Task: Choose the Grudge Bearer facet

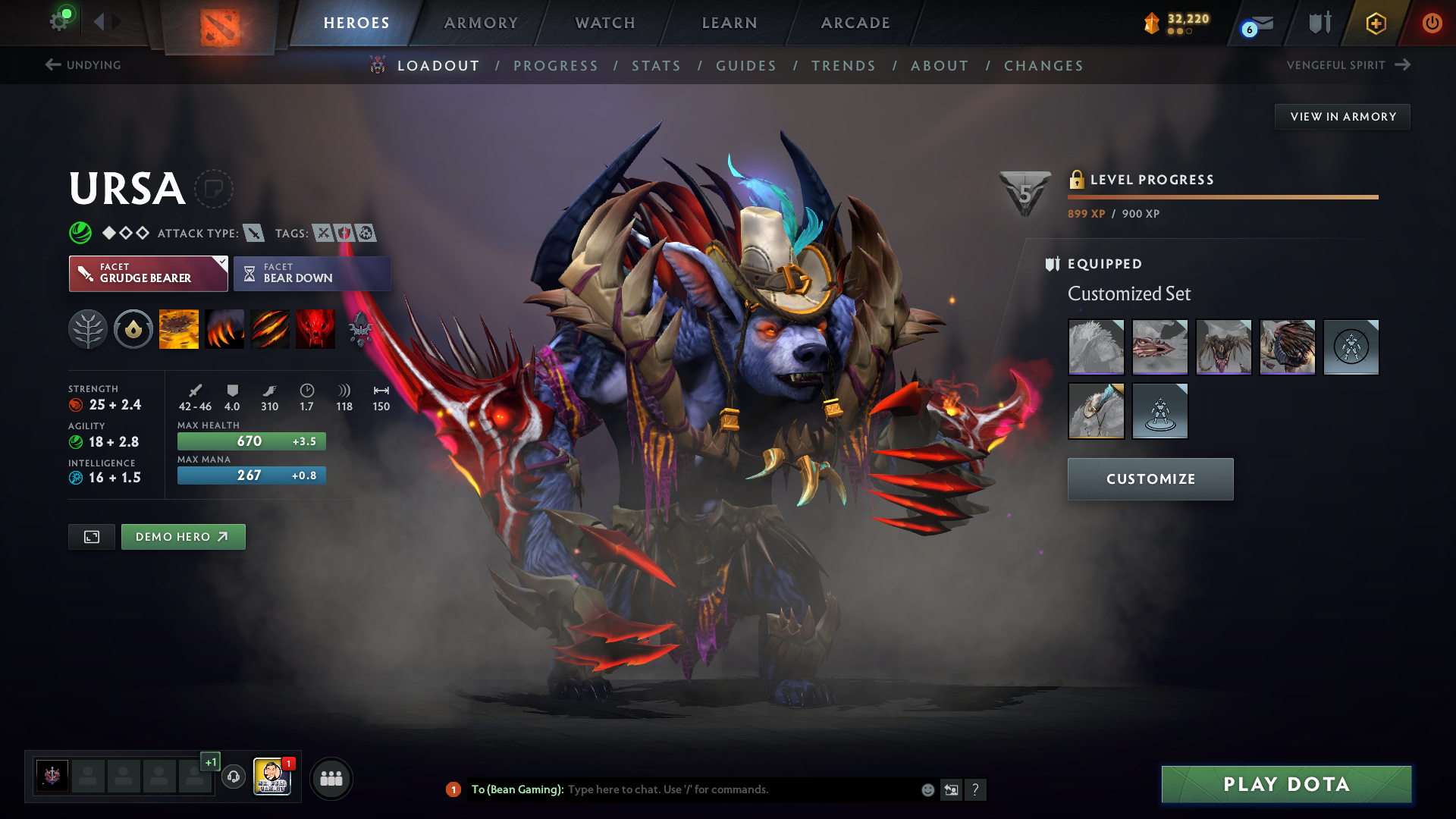Action: [148, 274]
